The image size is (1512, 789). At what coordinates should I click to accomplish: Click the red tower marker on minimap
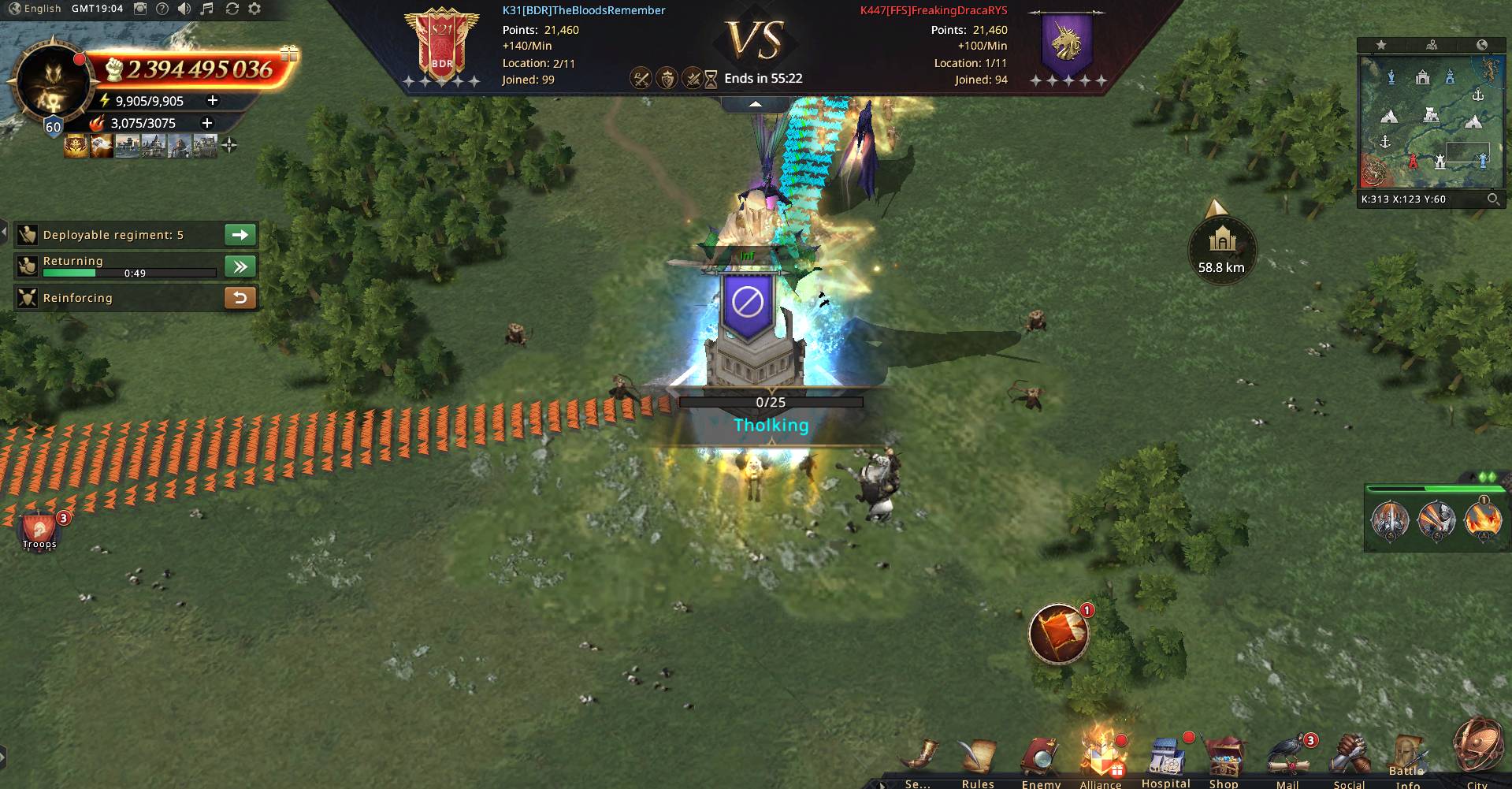(x=1413, y=161)
